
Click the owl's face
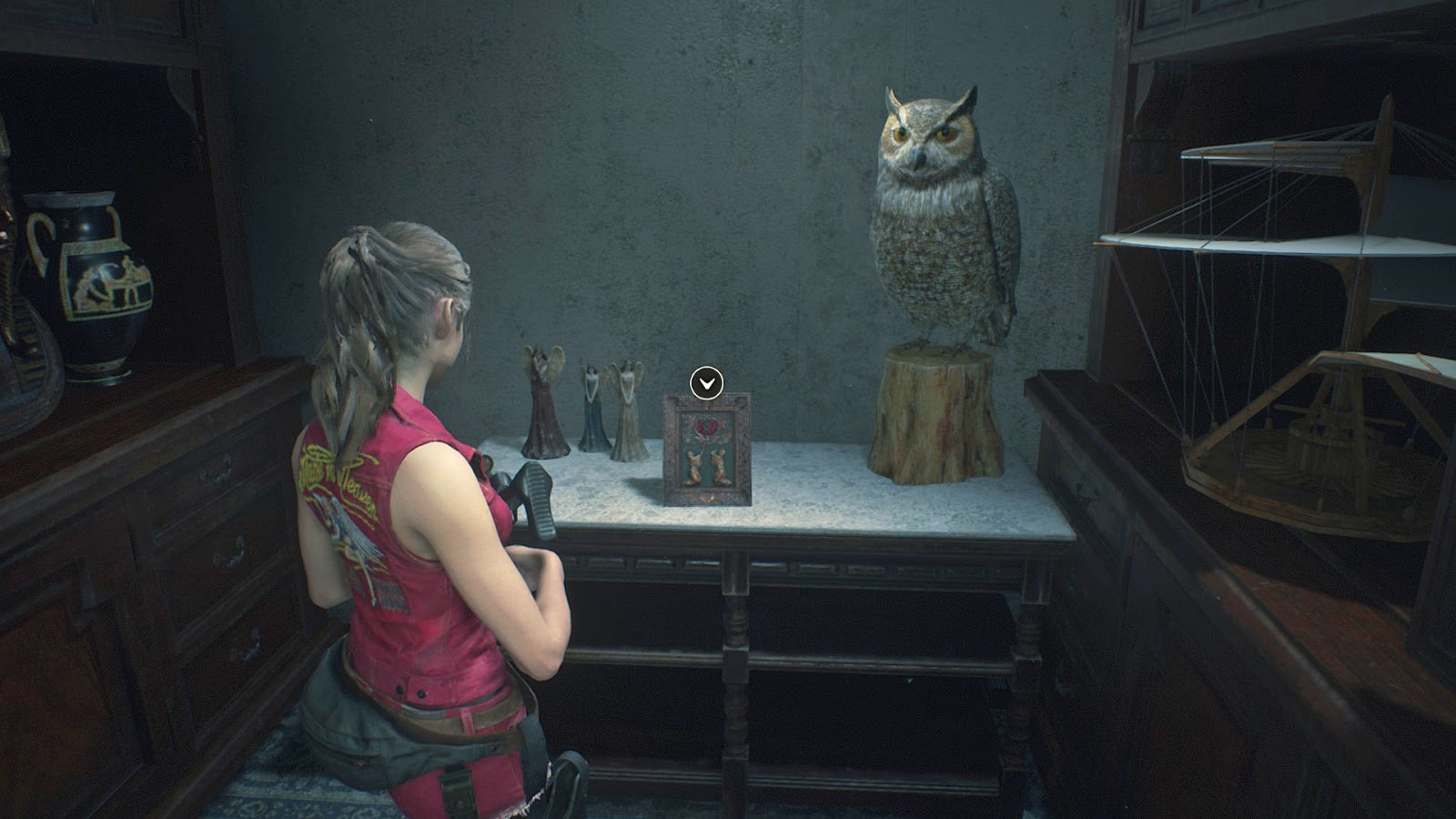(924, 136)
